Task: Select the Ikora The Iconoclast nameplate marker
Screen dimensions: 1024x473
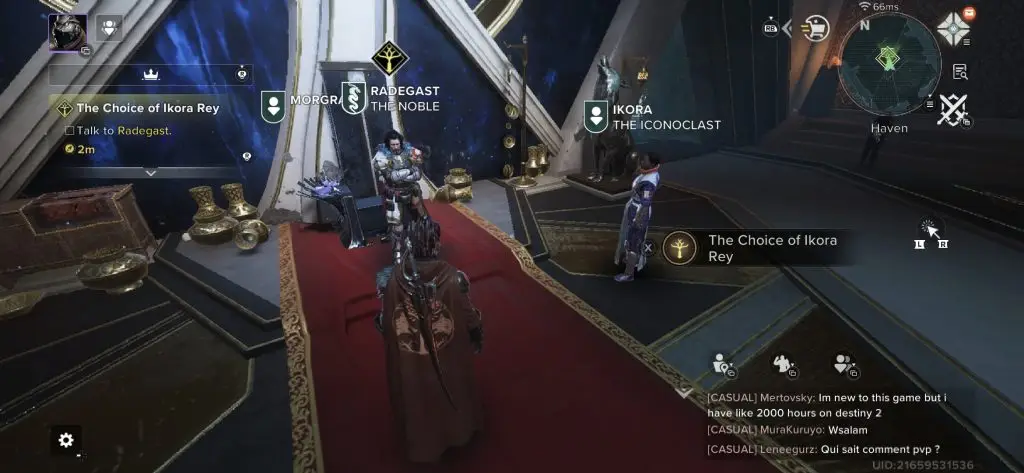Action: (596, 116)
